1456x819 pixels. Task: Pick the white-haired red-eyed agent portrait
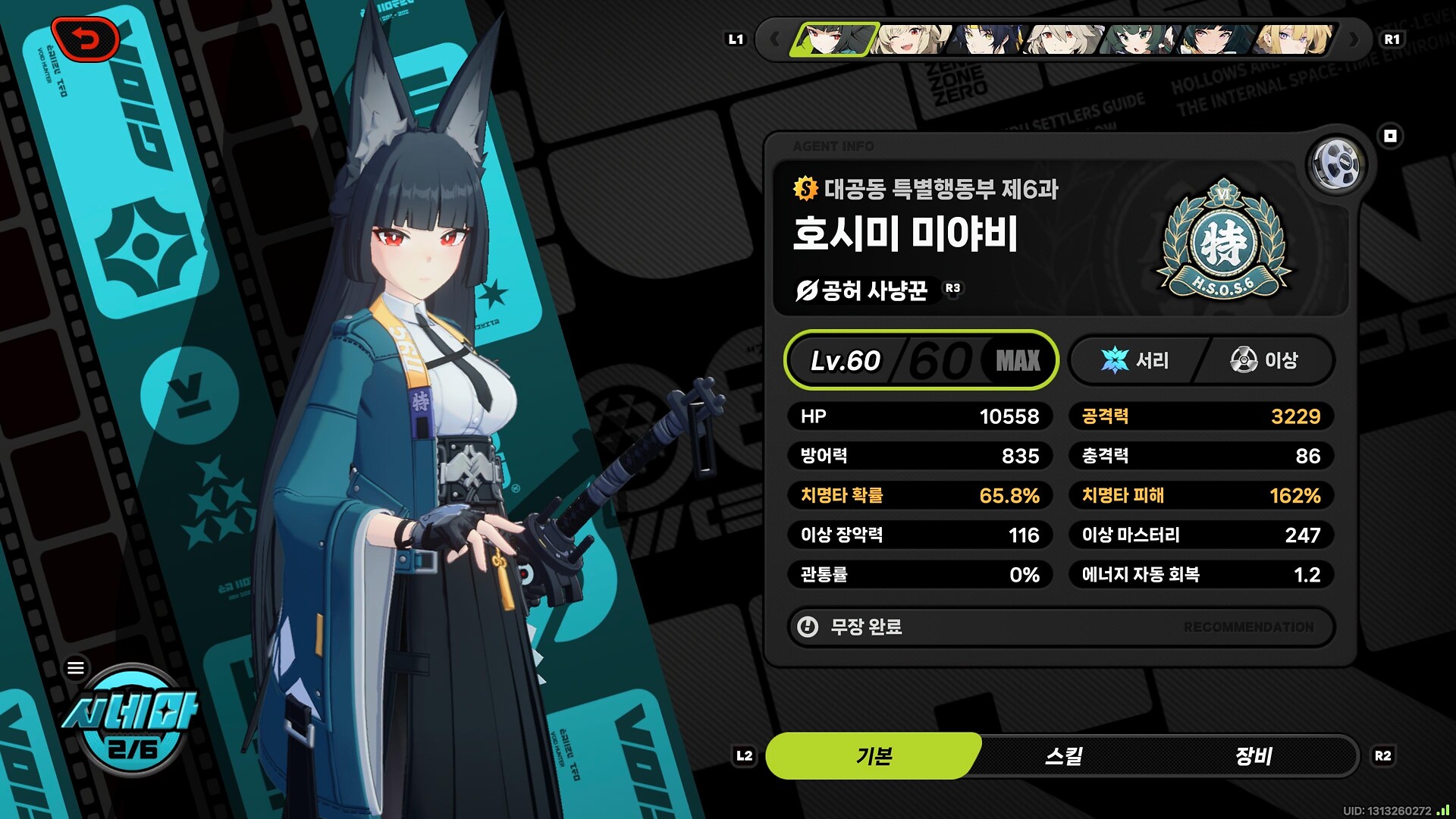[x=1063, y=39]
